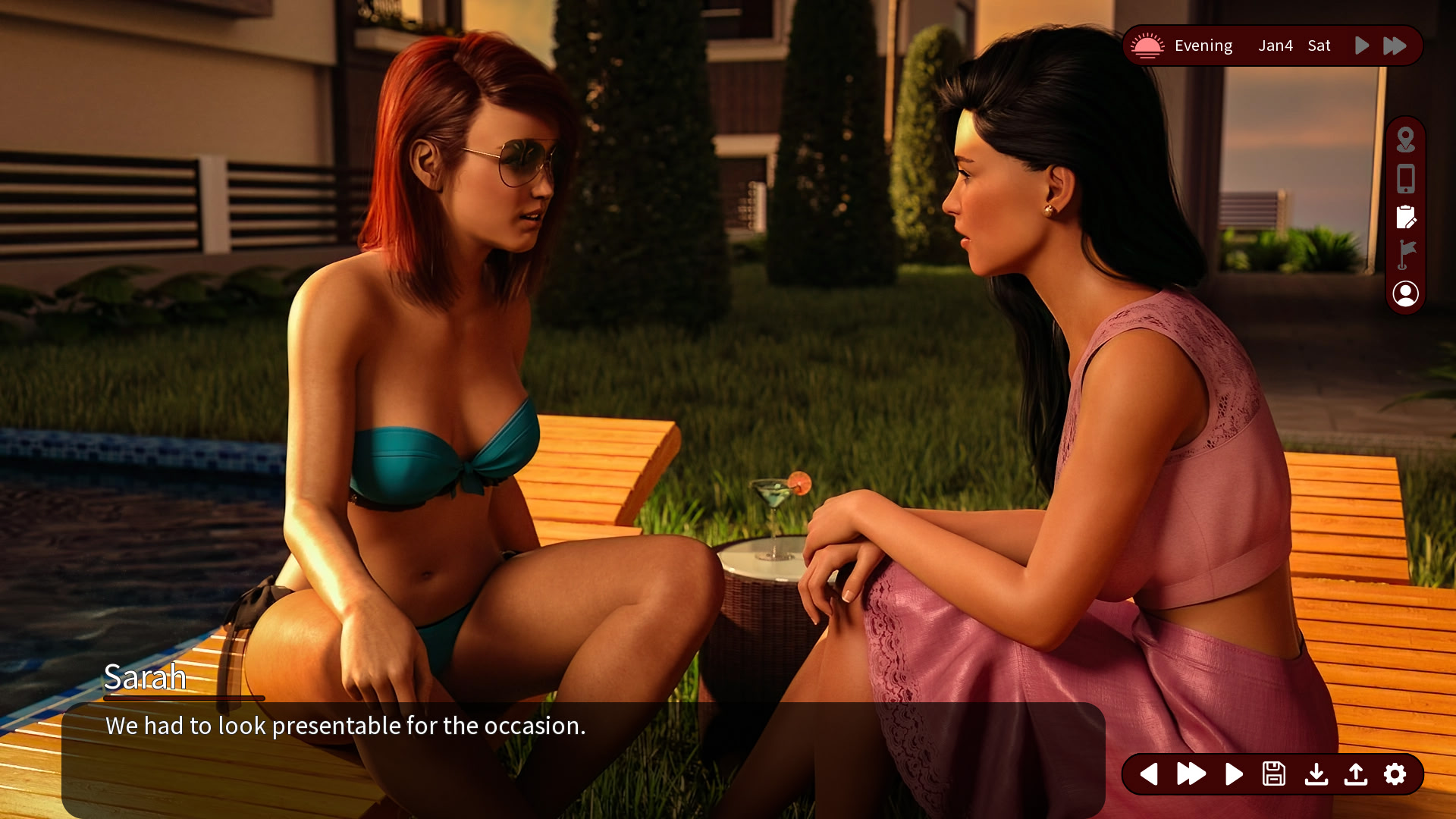Open settings with the gear icon
Image resolution: width=1456 pixels, height=819 pixels.
[1395, 774]
